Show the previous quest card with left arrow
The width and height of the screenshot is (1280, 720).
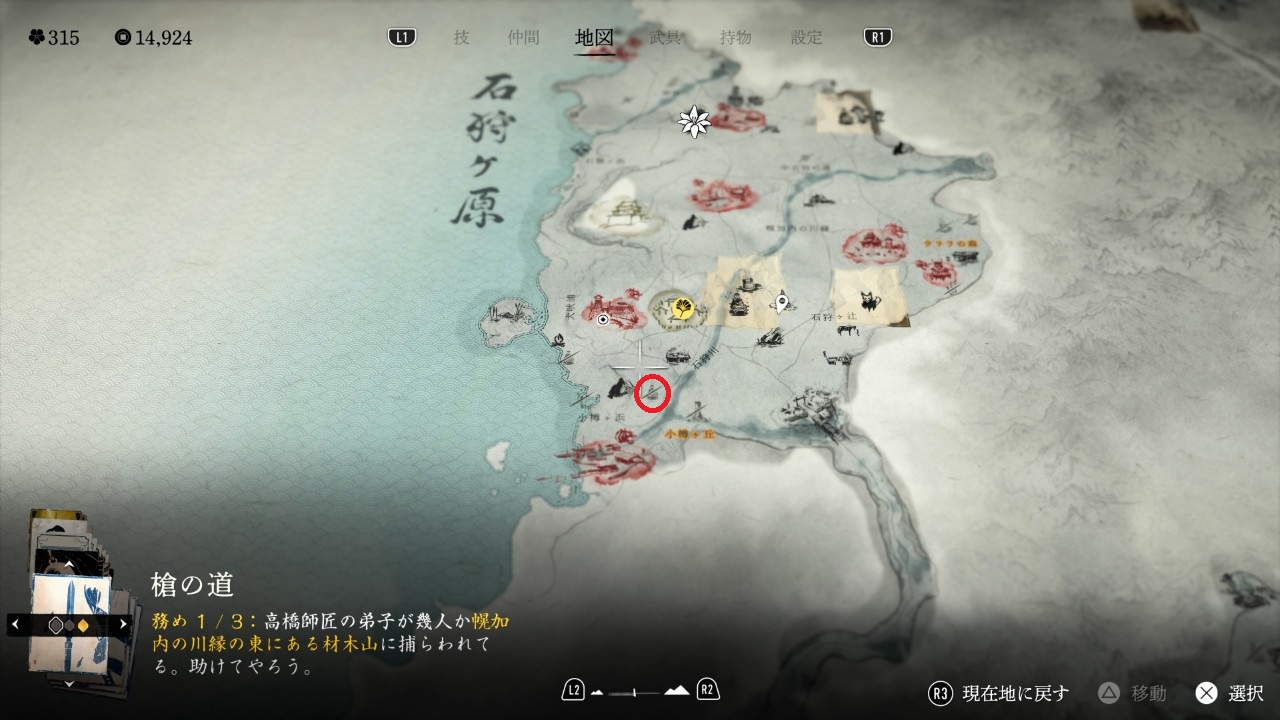tap(15, 624)
